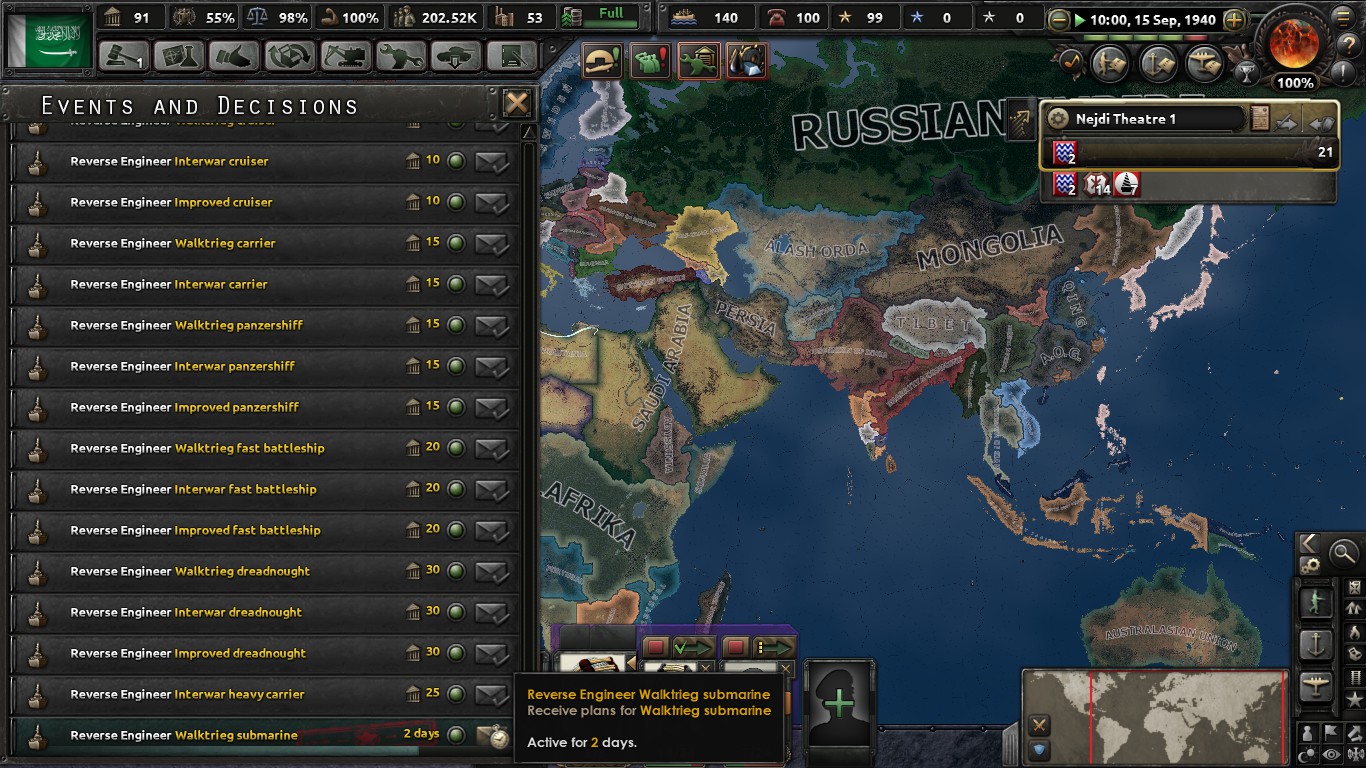Switch to the supply map mode railway icon

pyautogui.click(x=1355, y=679)
